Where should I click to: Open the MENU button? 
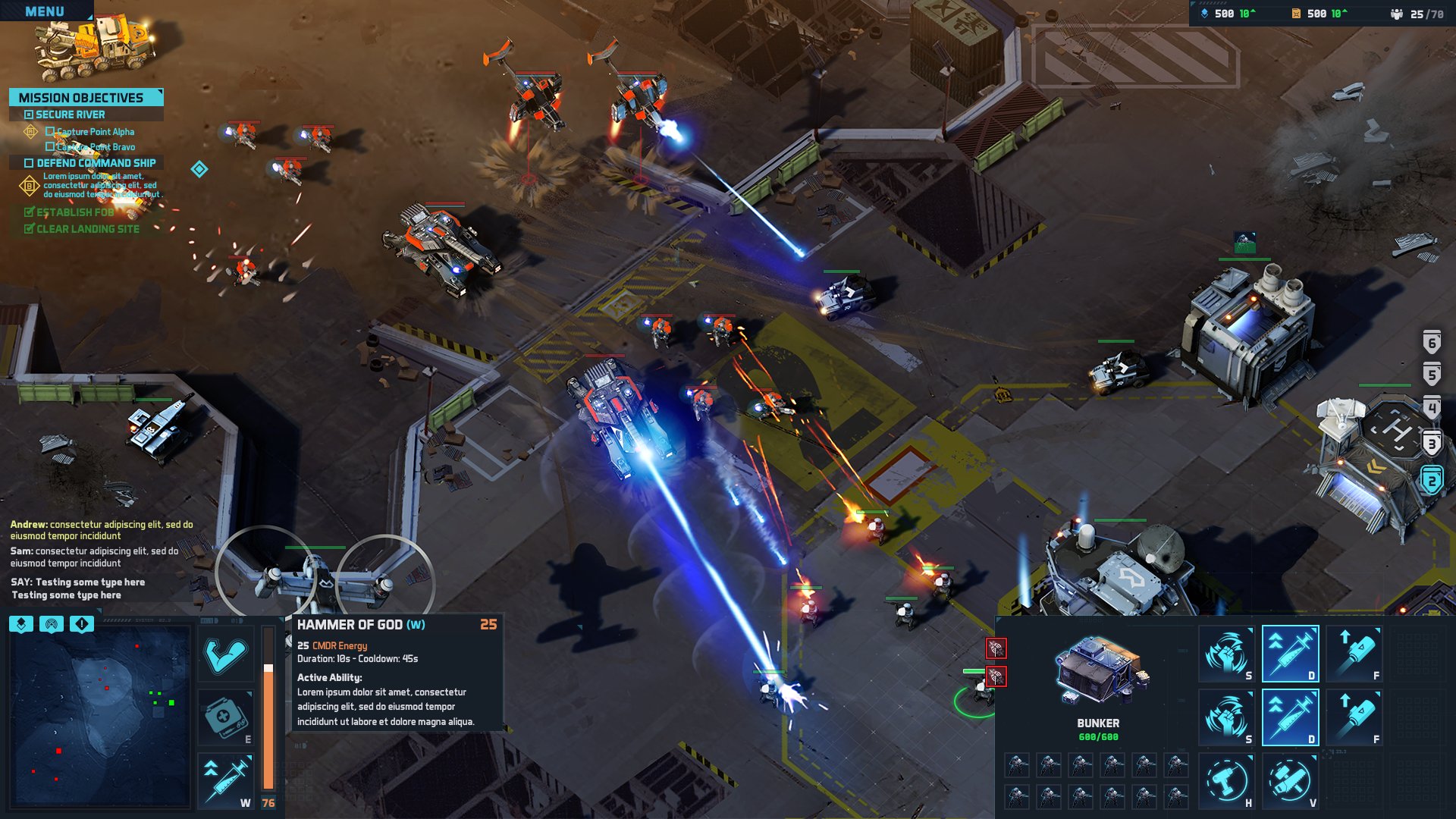[44, 11]
